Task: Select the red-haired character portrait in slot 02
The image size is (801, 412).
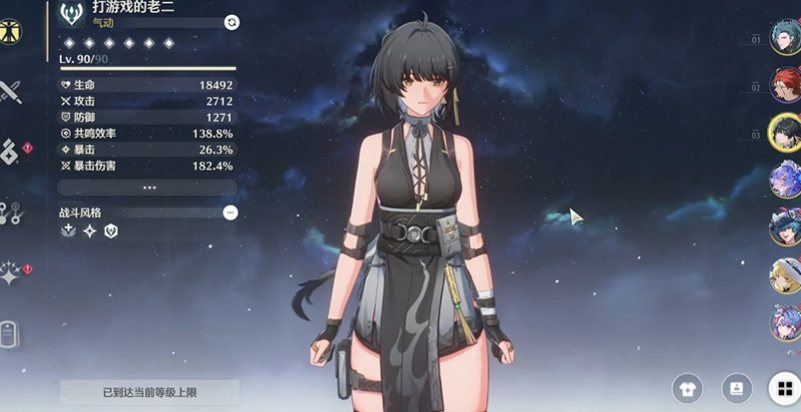Action: coord(785,87)
